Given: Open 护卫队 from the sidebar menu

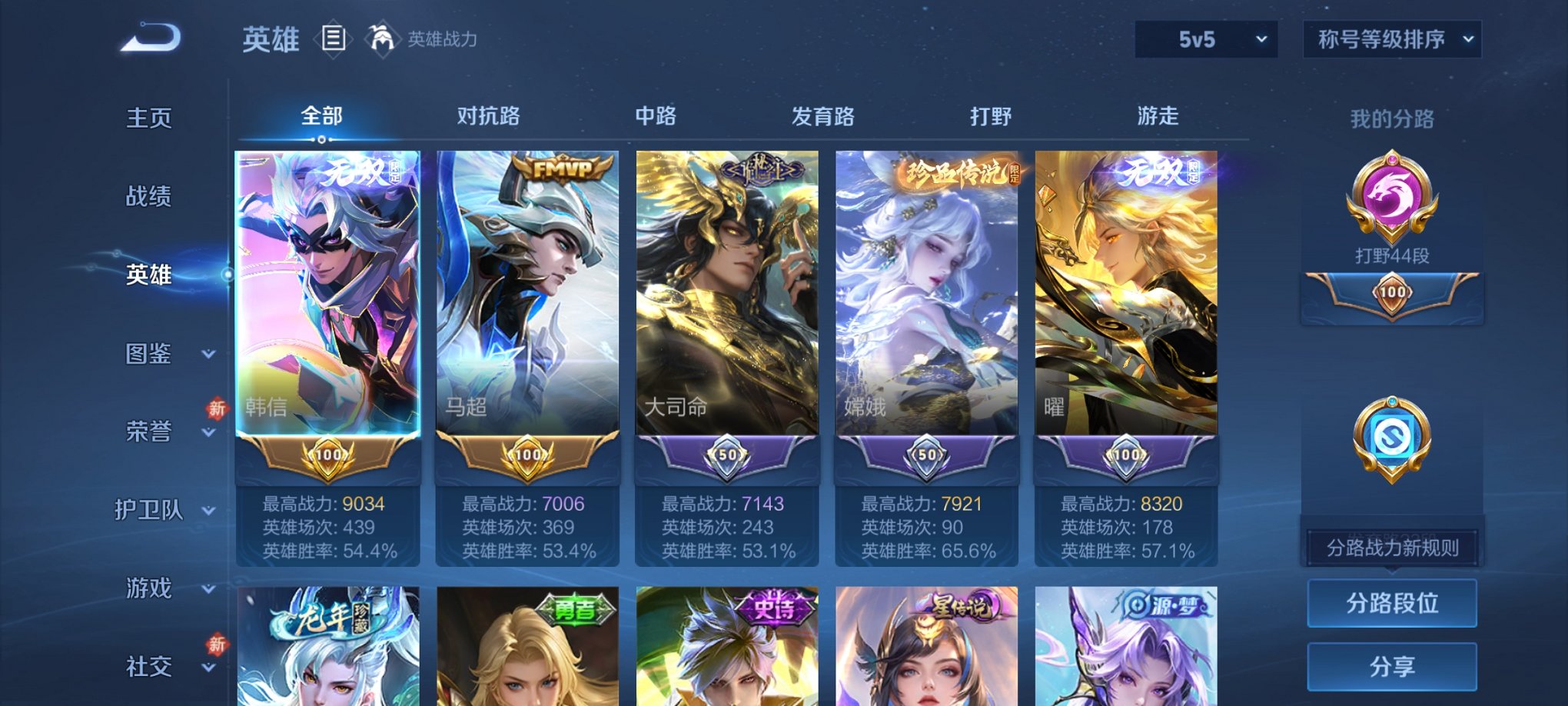Looking at the screenshot, I should point(153,511).
